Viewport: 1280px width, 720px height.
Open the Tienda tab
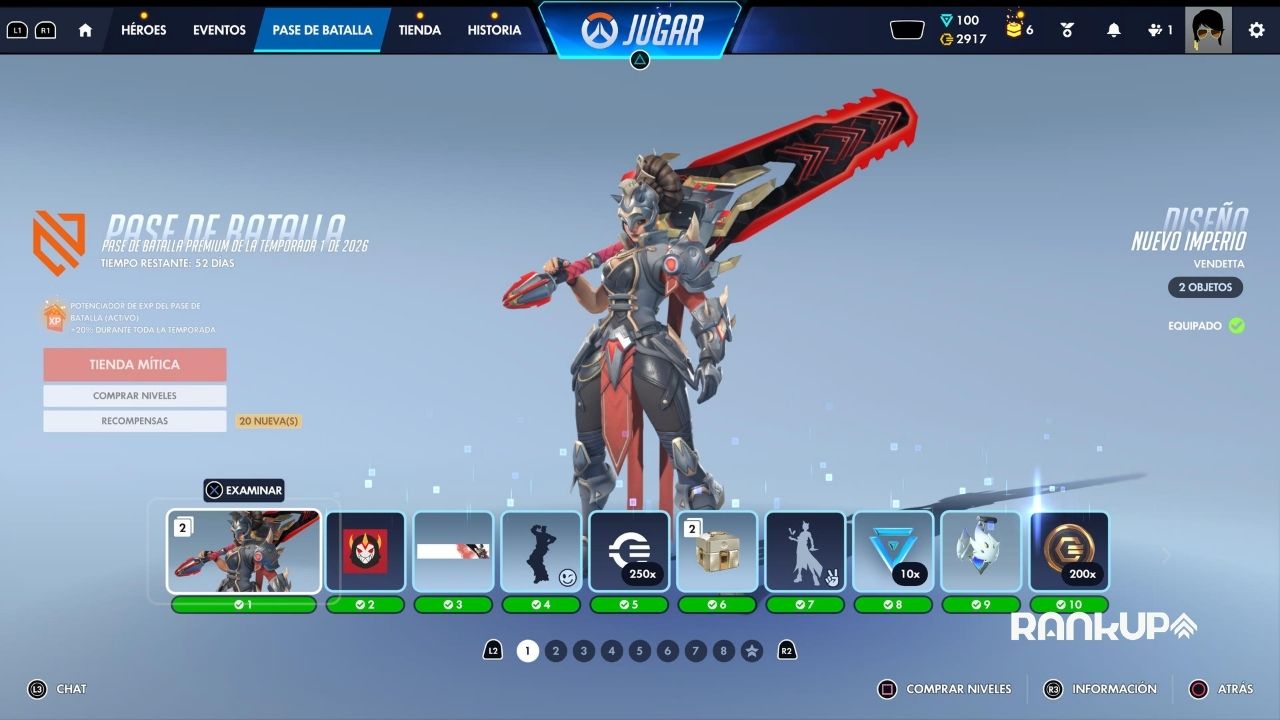point(419,30)
